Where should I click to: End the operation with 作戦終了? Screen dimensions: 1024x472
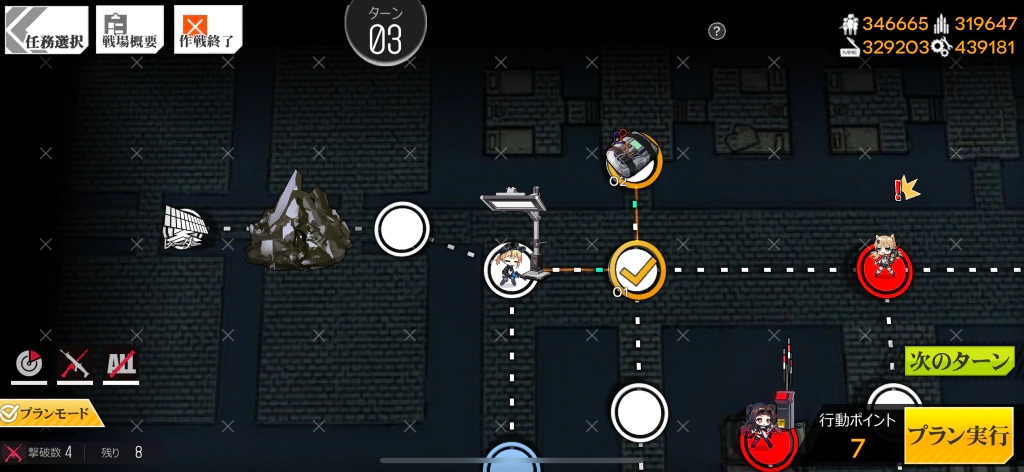point(208,30)
